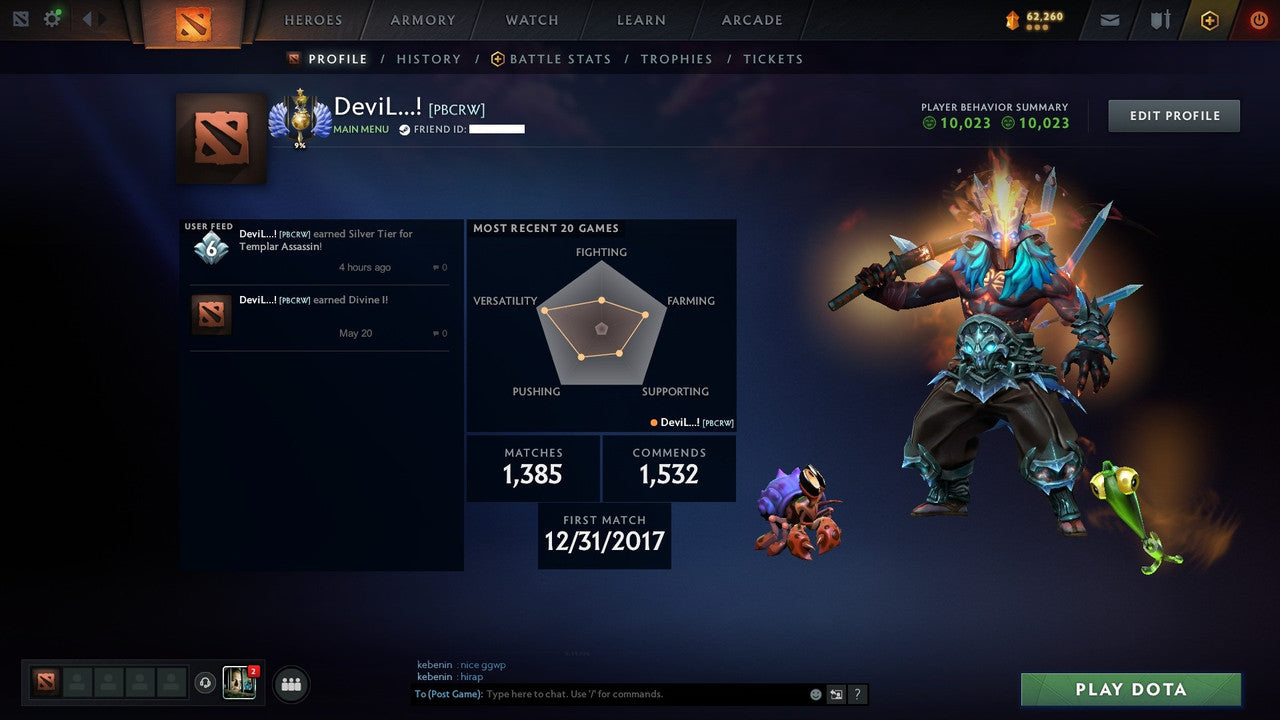1280x720 pixels.
Task: Expand the MAIN MENU rank dropdown
Action: (360, 129)
